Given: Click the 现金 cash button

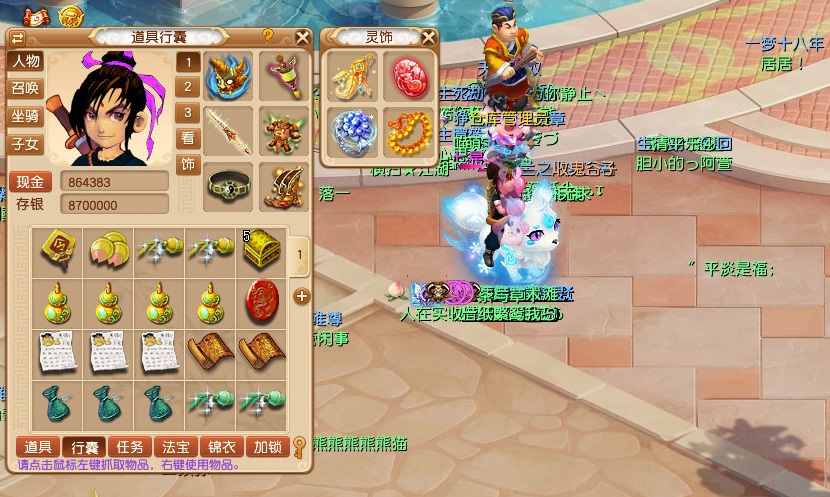Looking at the screenshot, I should click(x=31, y=182).
